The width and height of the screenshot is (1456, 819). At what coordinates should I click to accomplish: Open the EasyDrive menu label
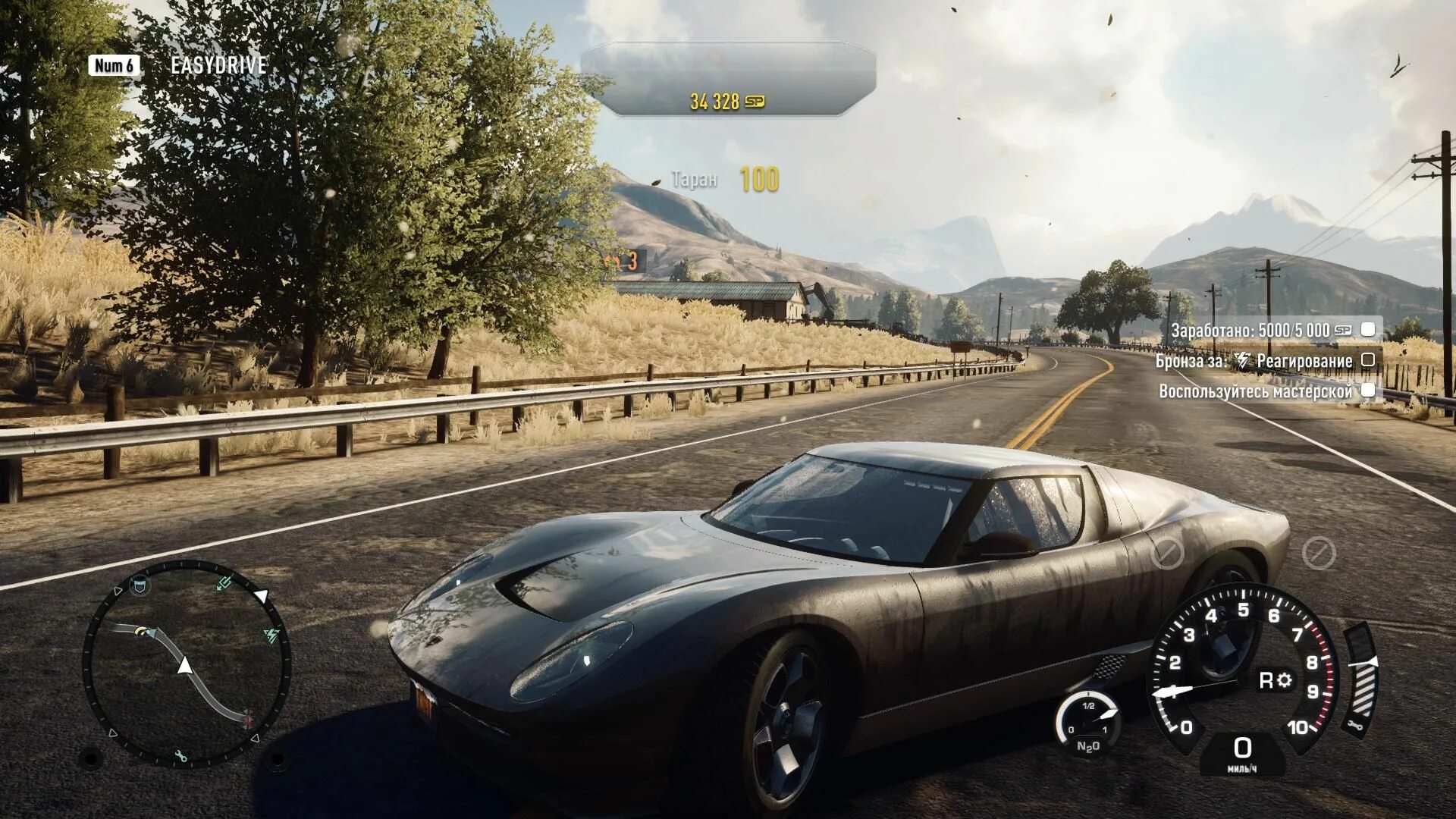coord(218,65)
